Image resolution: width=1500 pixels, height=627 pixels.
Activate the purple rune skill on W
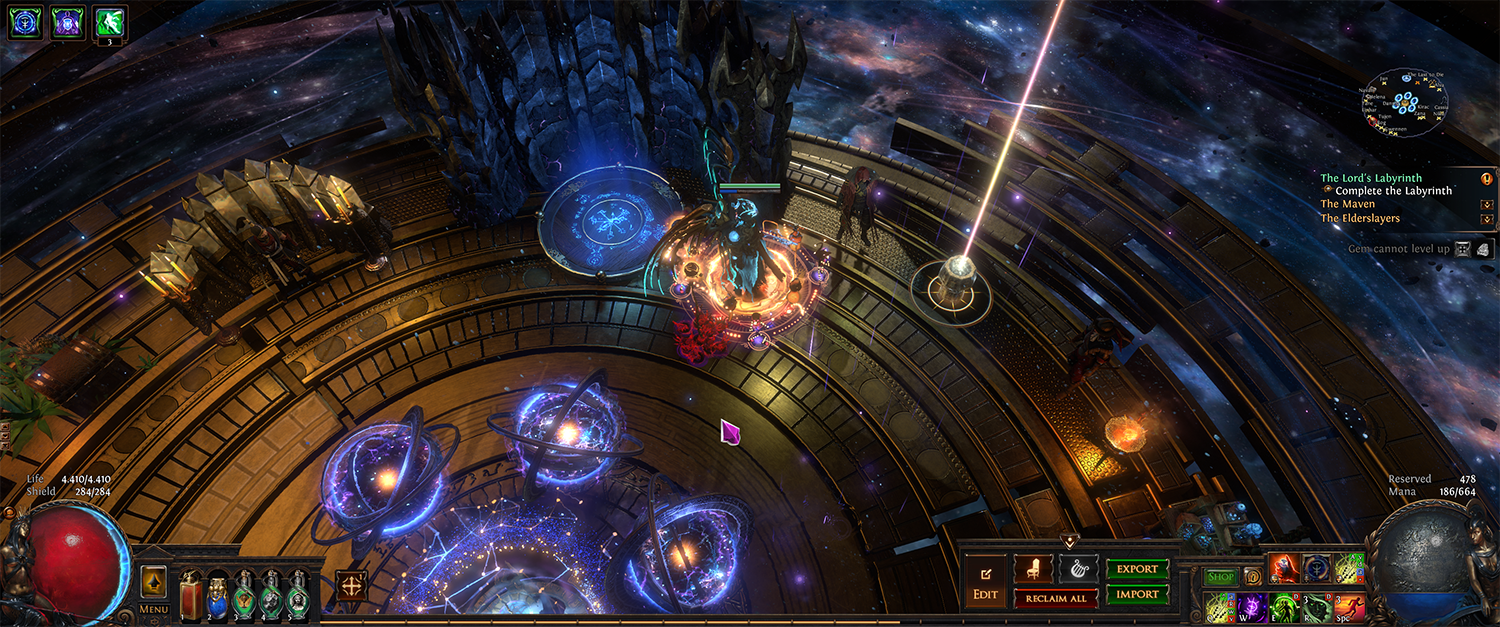pyautogui.click(x=1253, y=607)
